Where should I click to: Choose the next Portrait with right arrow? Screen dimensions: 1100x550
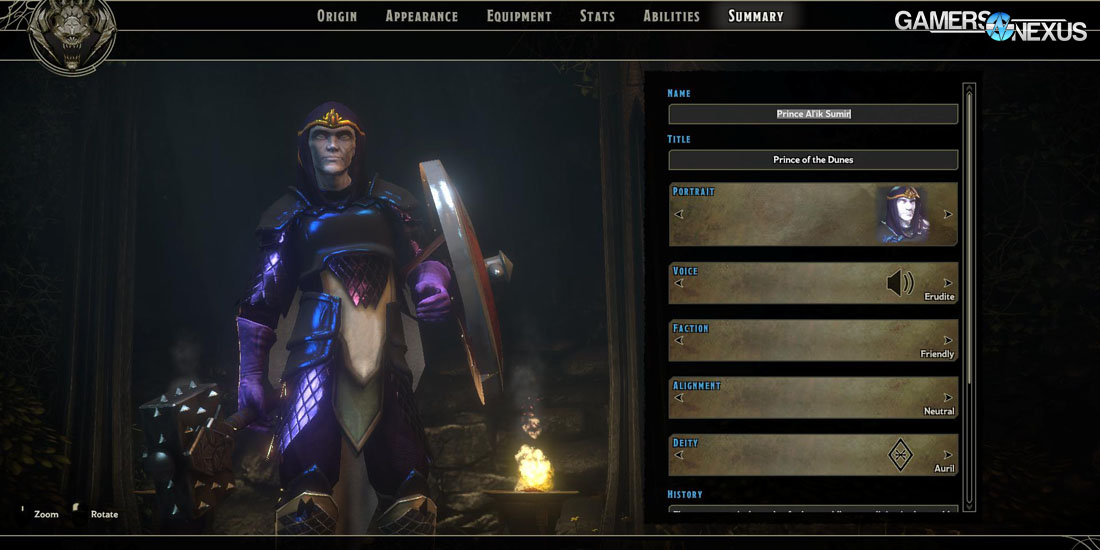pos(947,214)
